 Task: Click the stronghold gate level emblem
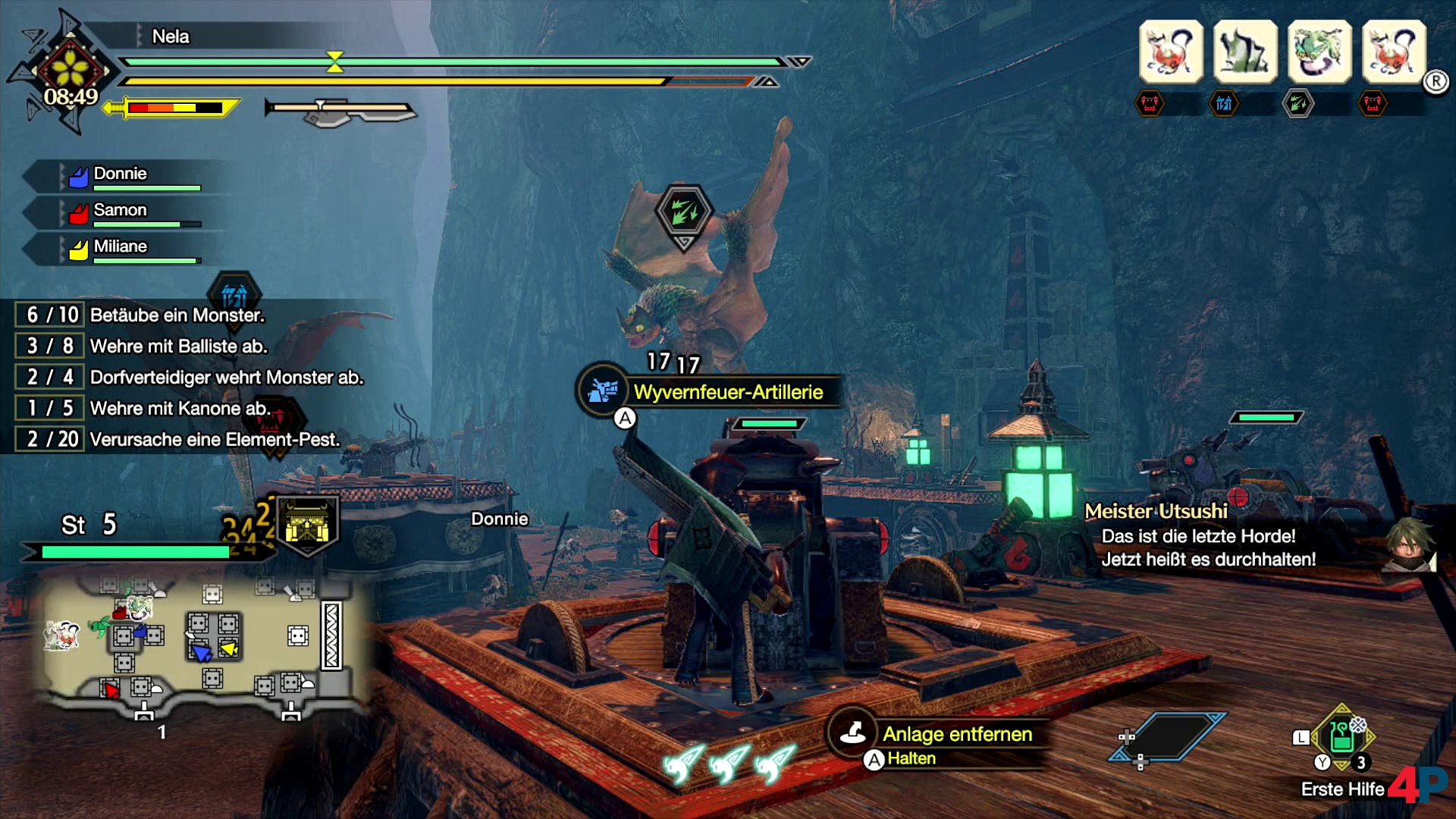pos(307,525)
